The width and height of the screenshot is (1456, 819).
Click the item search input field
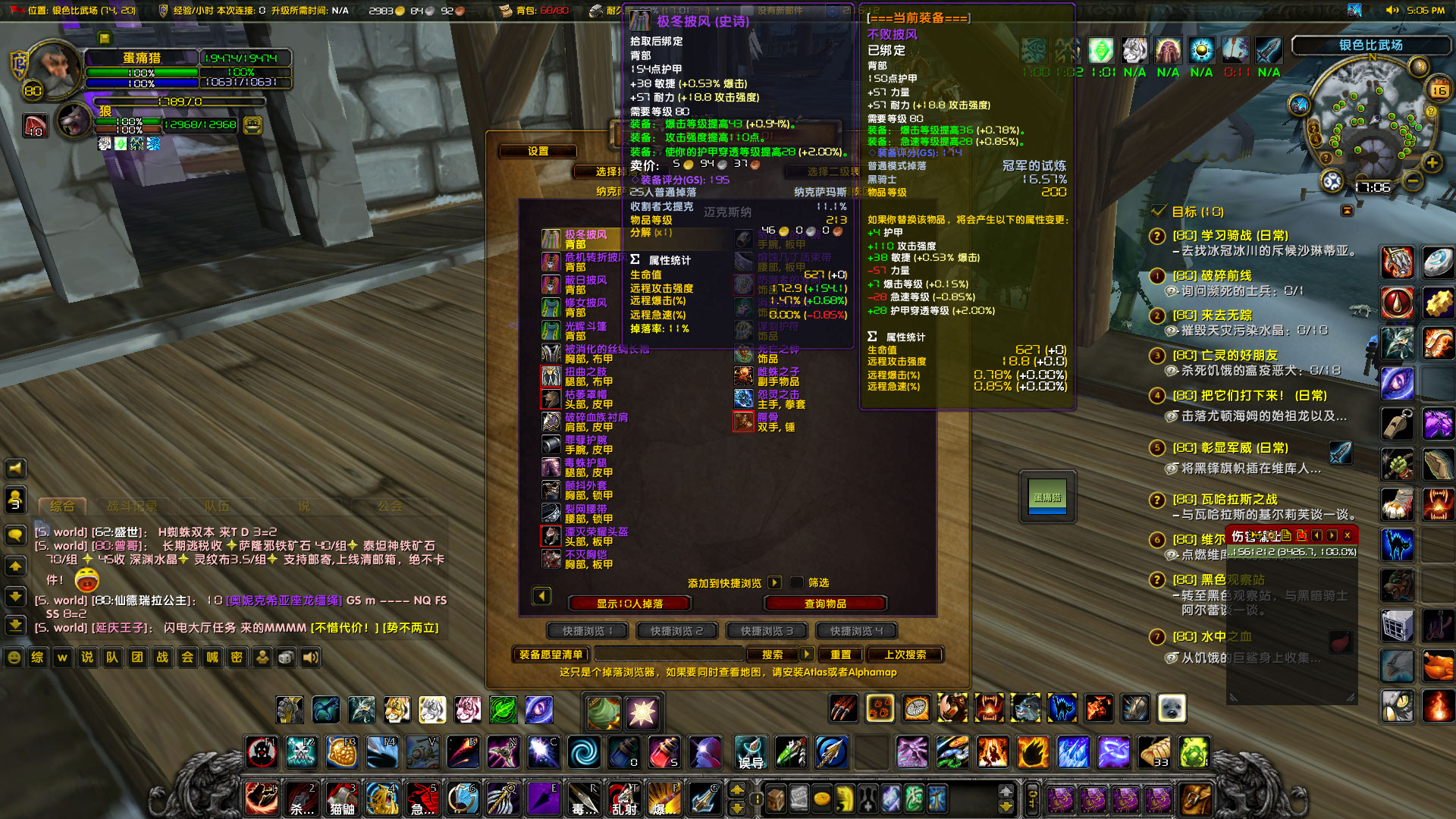tap(667, 654)
